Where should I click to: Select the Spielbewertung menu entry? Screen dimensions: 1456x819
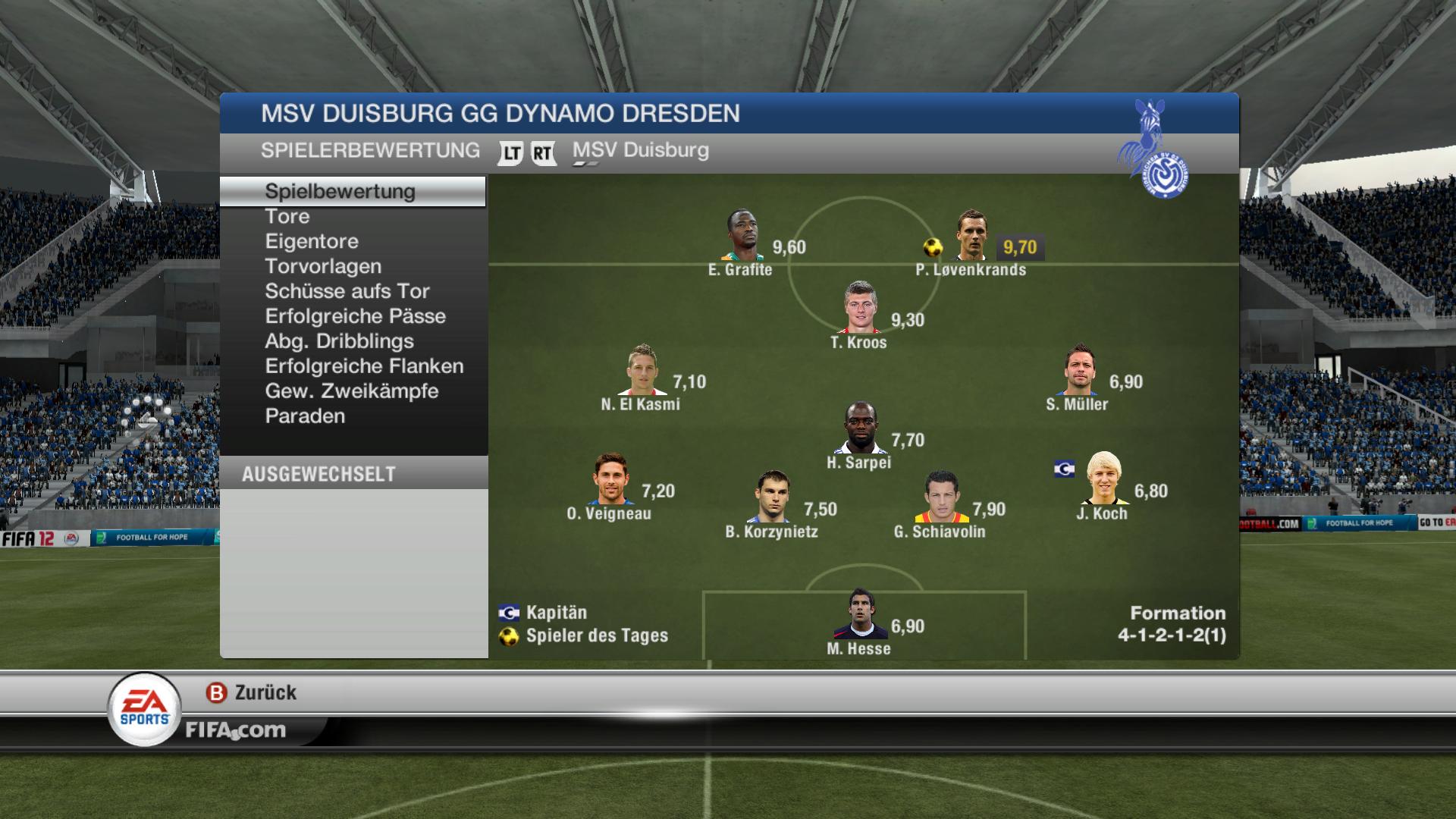click(x=340, y=192)
